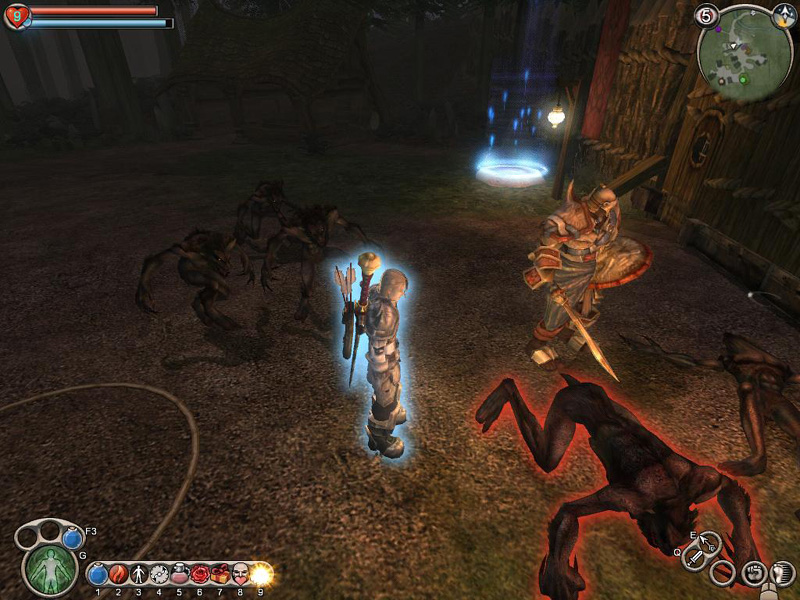
Task: Use the blue potion in the quick-use slot
Action: [72, 538]
